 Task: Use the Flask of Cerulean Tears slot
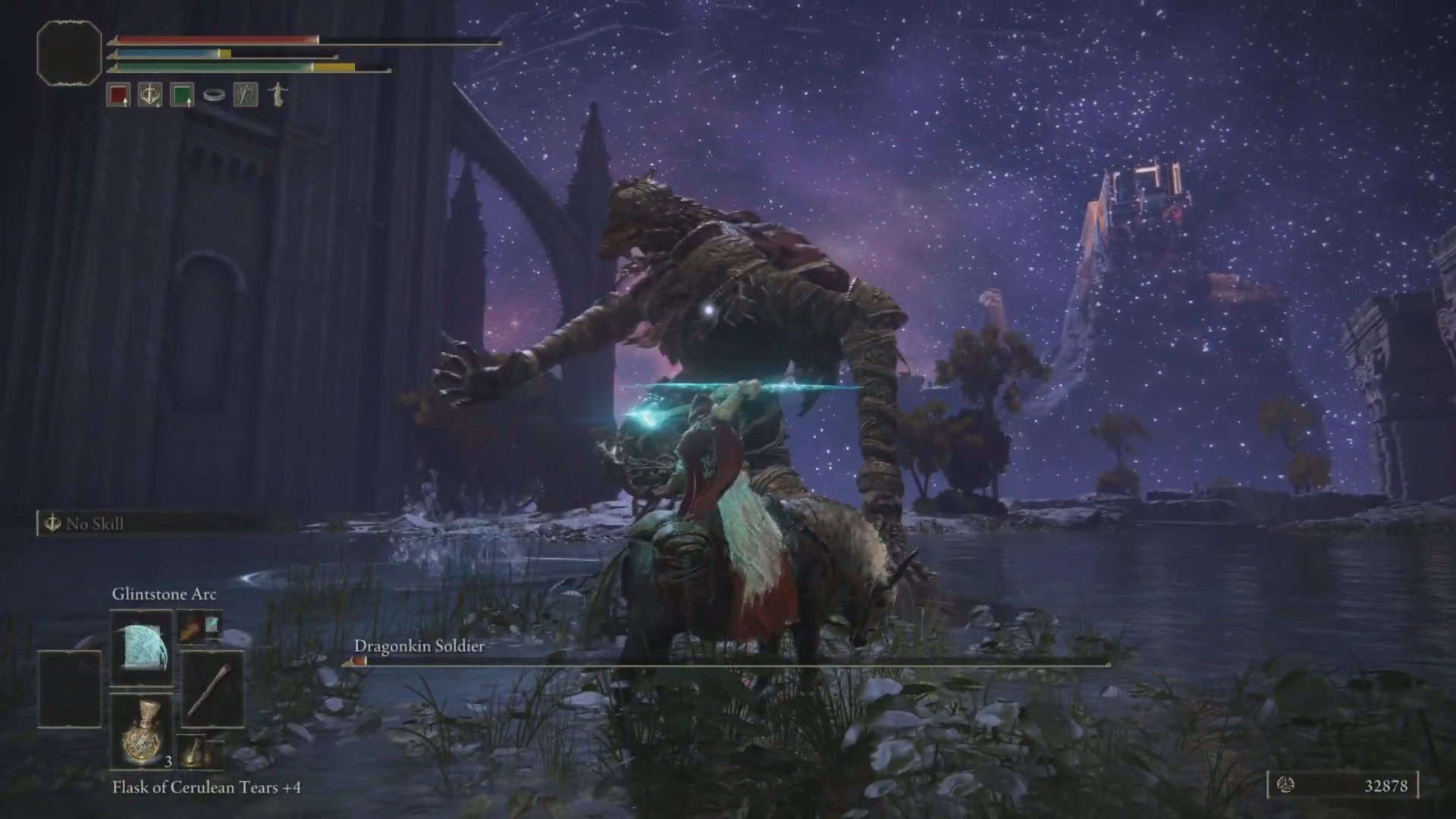(x=141, y=731)
